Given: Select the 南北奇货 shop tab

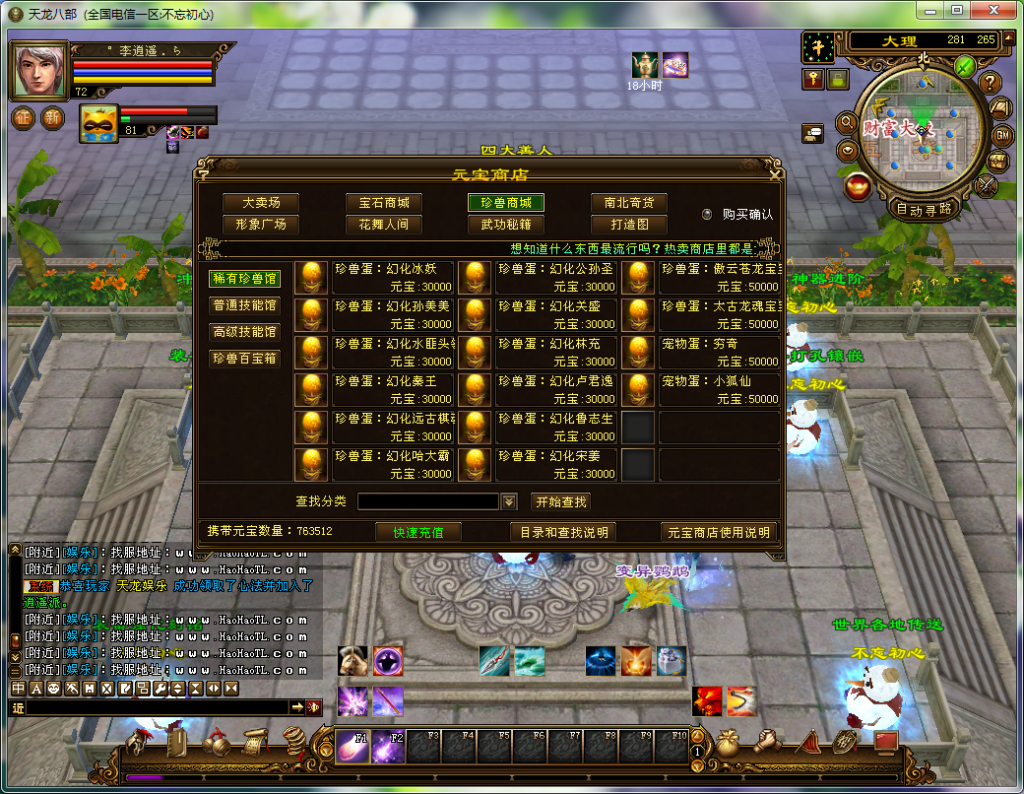Looking at the screenshot, I should [x=629, y=203].
